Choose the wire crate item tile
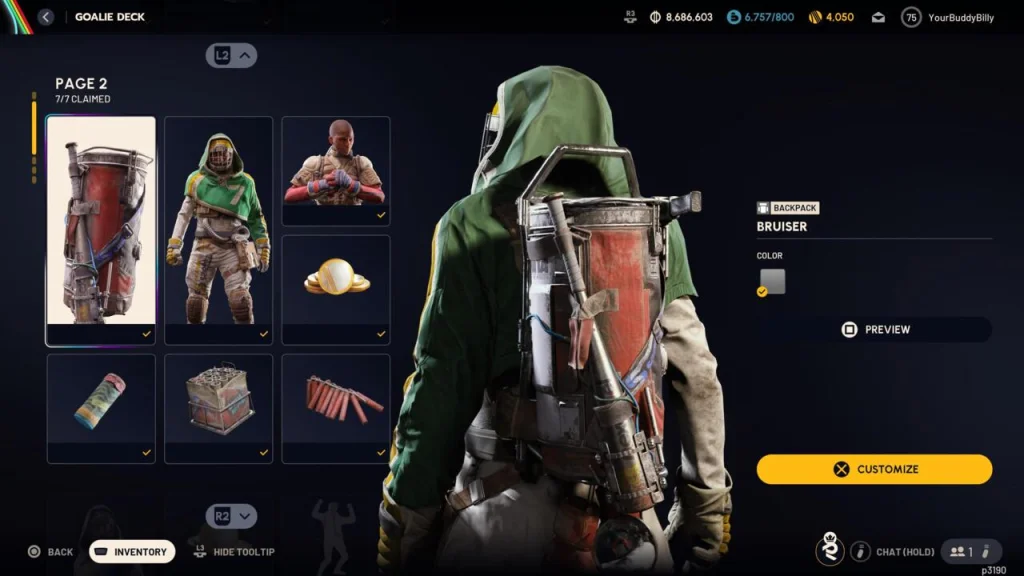Screen dimensions: 1024x576 pyautogui.click(x=218, y=408)
